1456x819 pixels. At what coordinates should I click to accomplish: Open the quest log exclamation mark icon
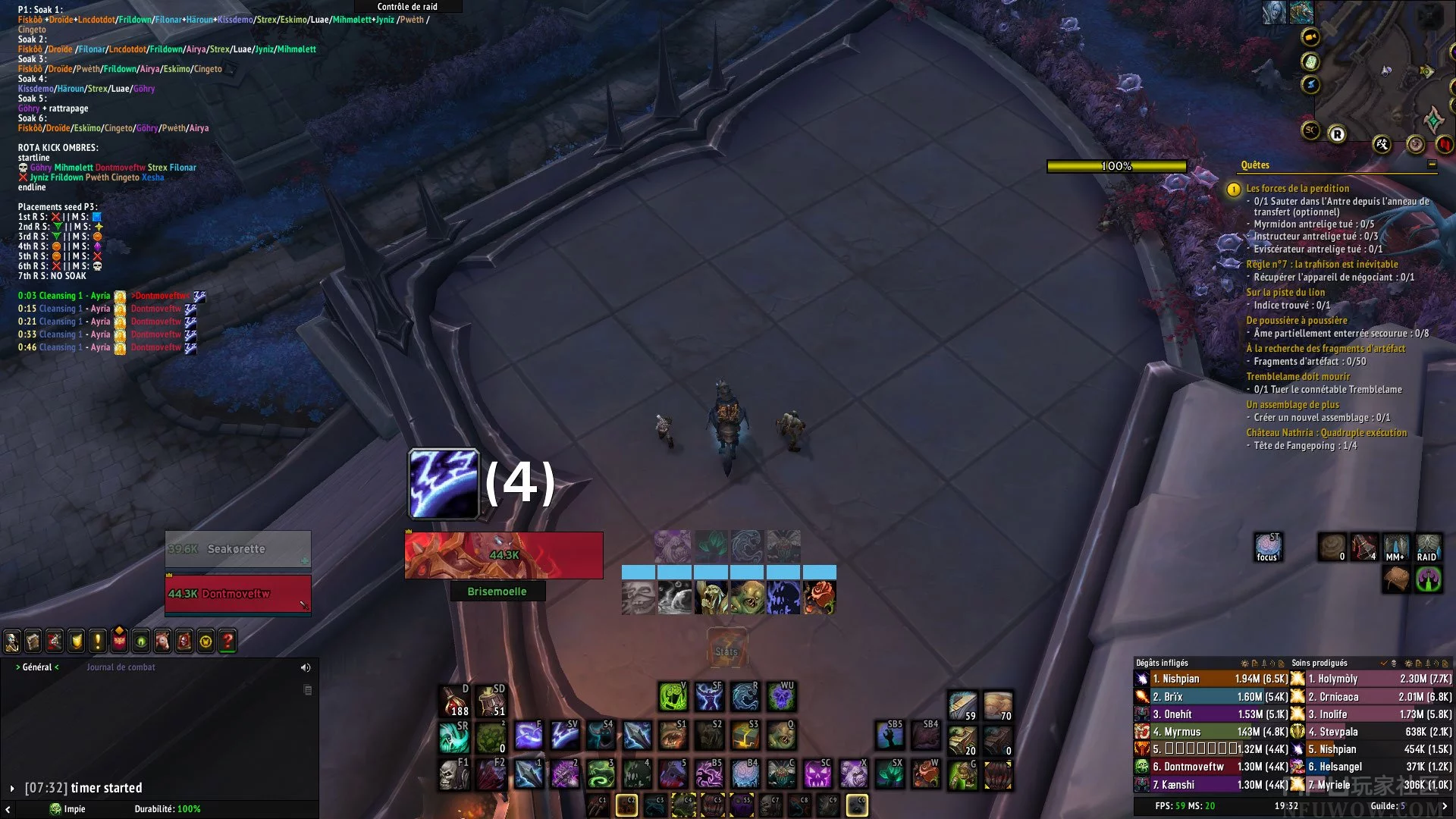pos(98,642)
